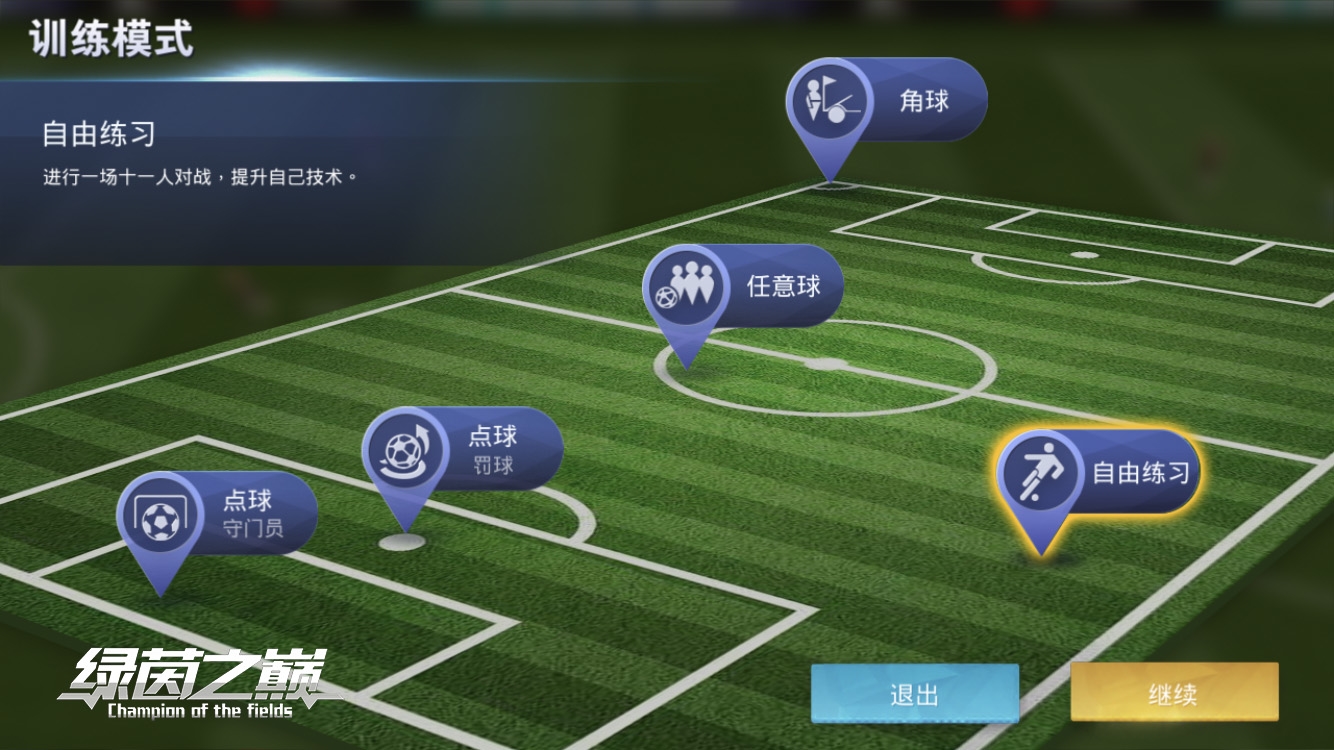Confirm with the yellow 继续 continue button

click(1174, 693)
